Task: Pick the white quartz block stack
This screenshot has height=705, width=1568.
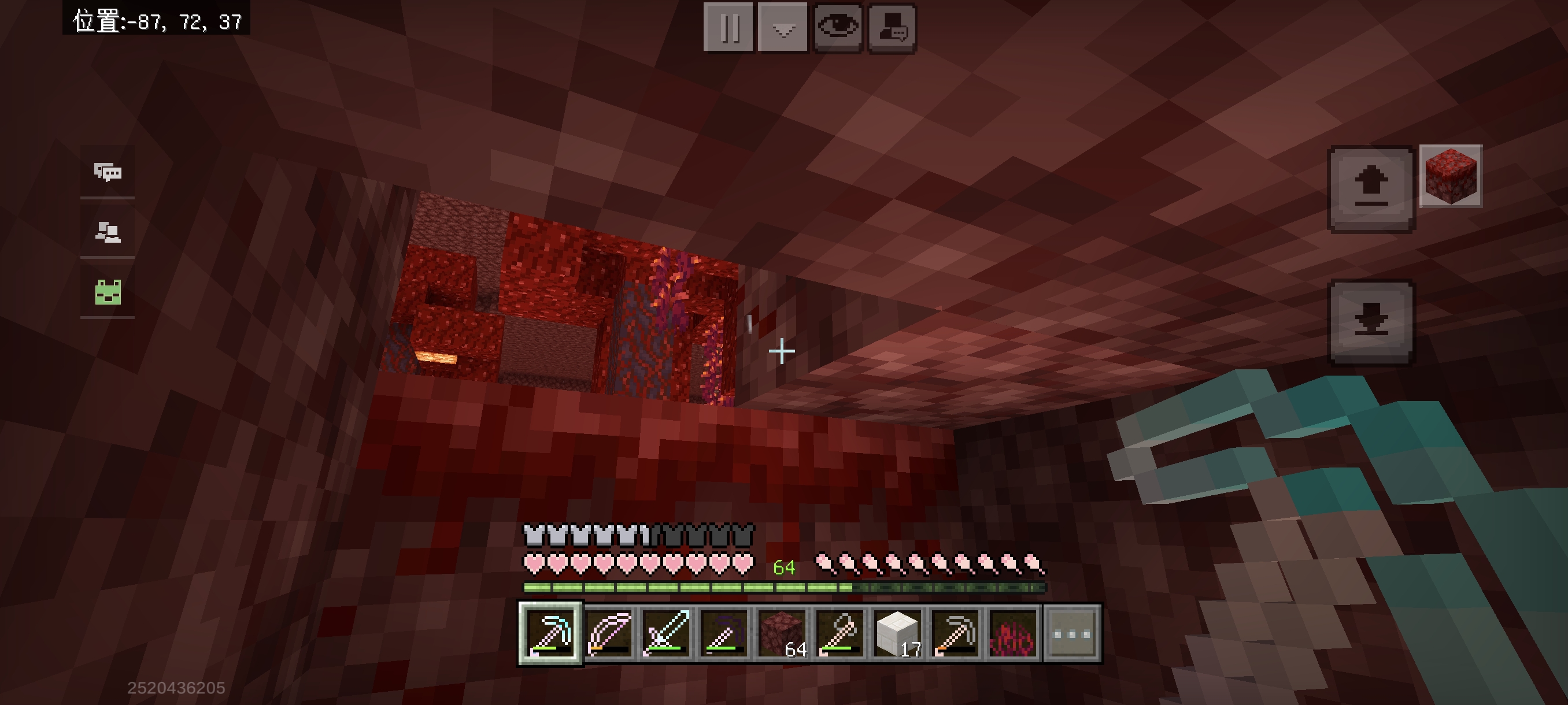Action: [897, 634]
